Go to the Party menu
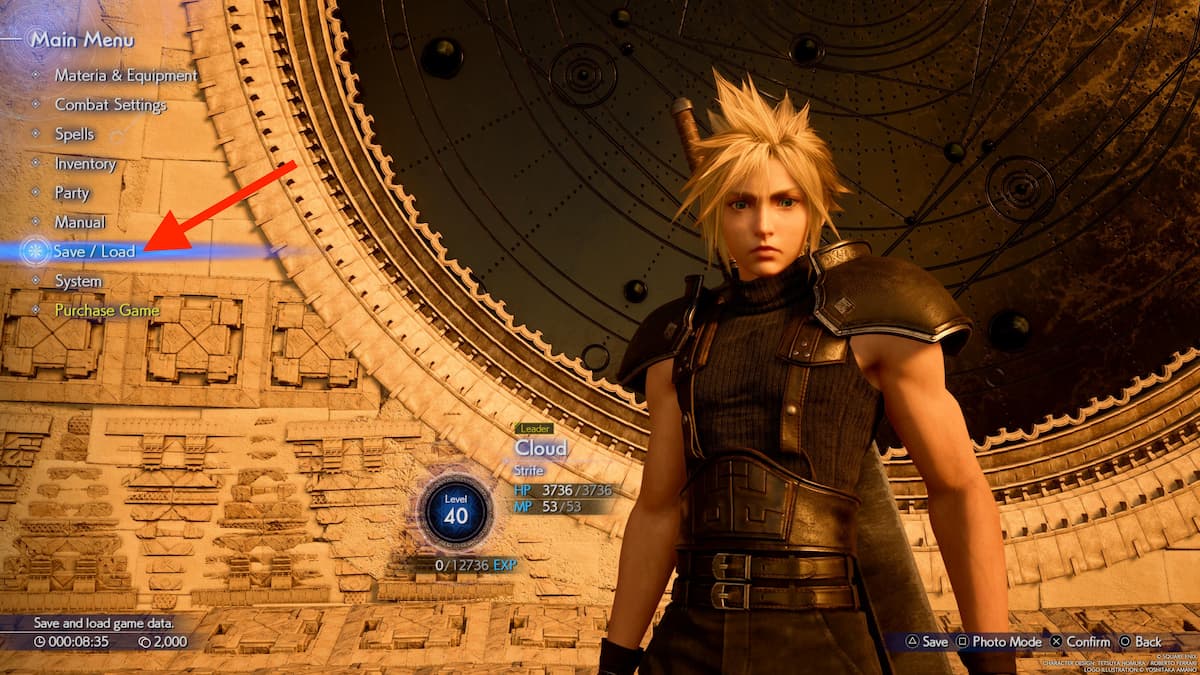The width and height of the screenshot is (1200, 675). pos(72,193)
